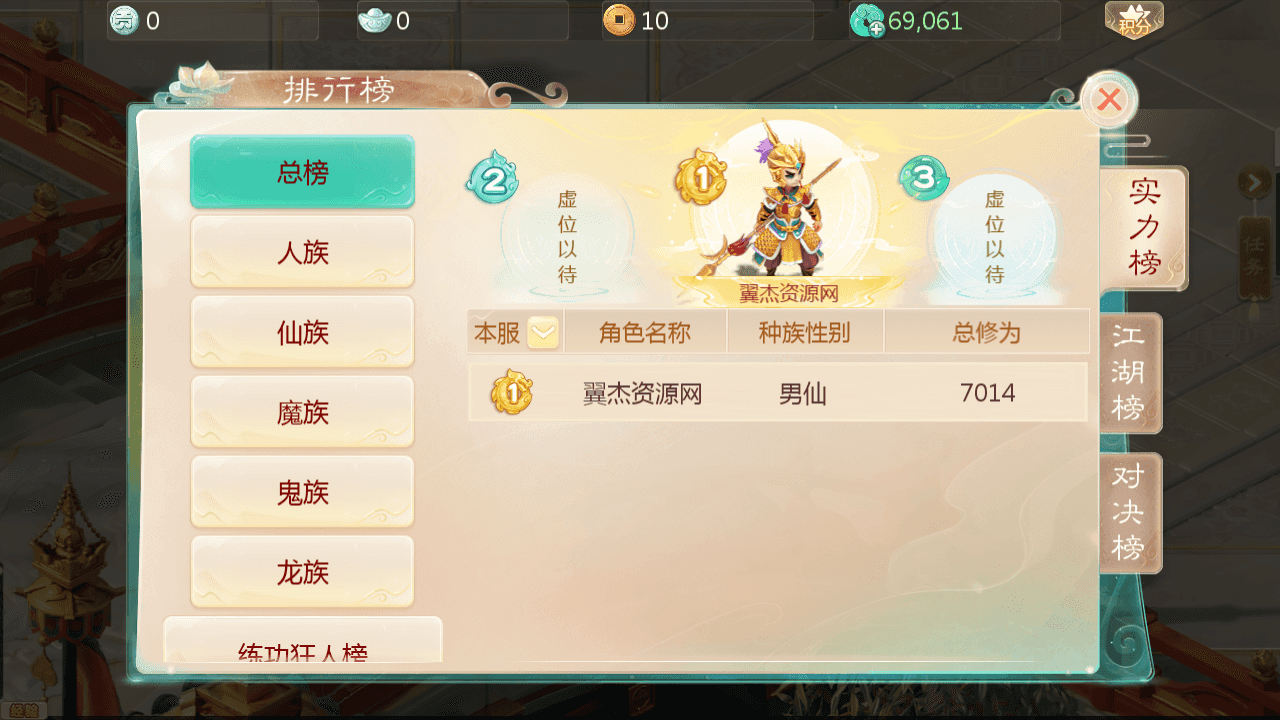
Task: Switch to the 仙族 ranking tab
Action: pos(302,331)
